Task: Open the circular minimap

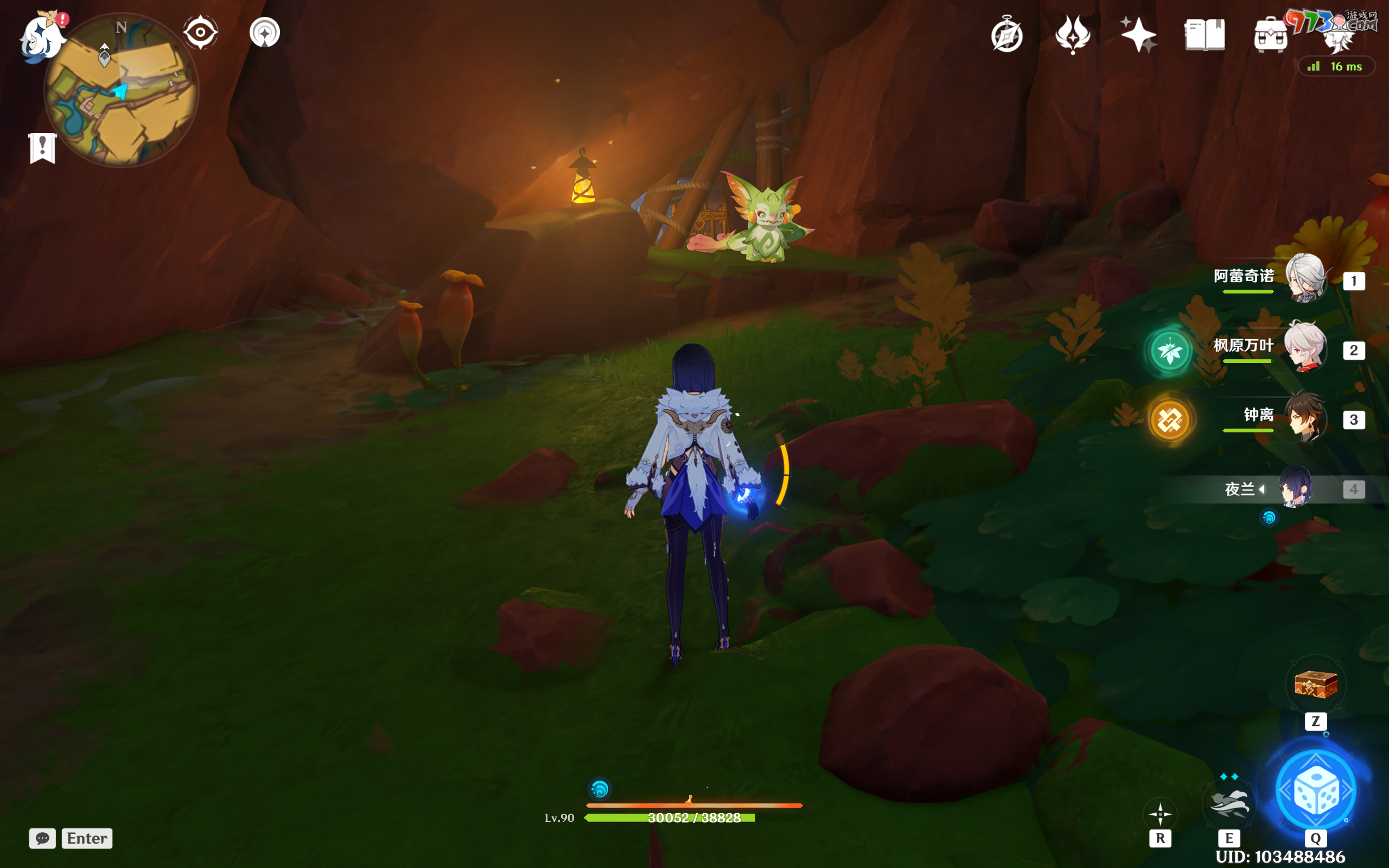Action: [122, 91]
